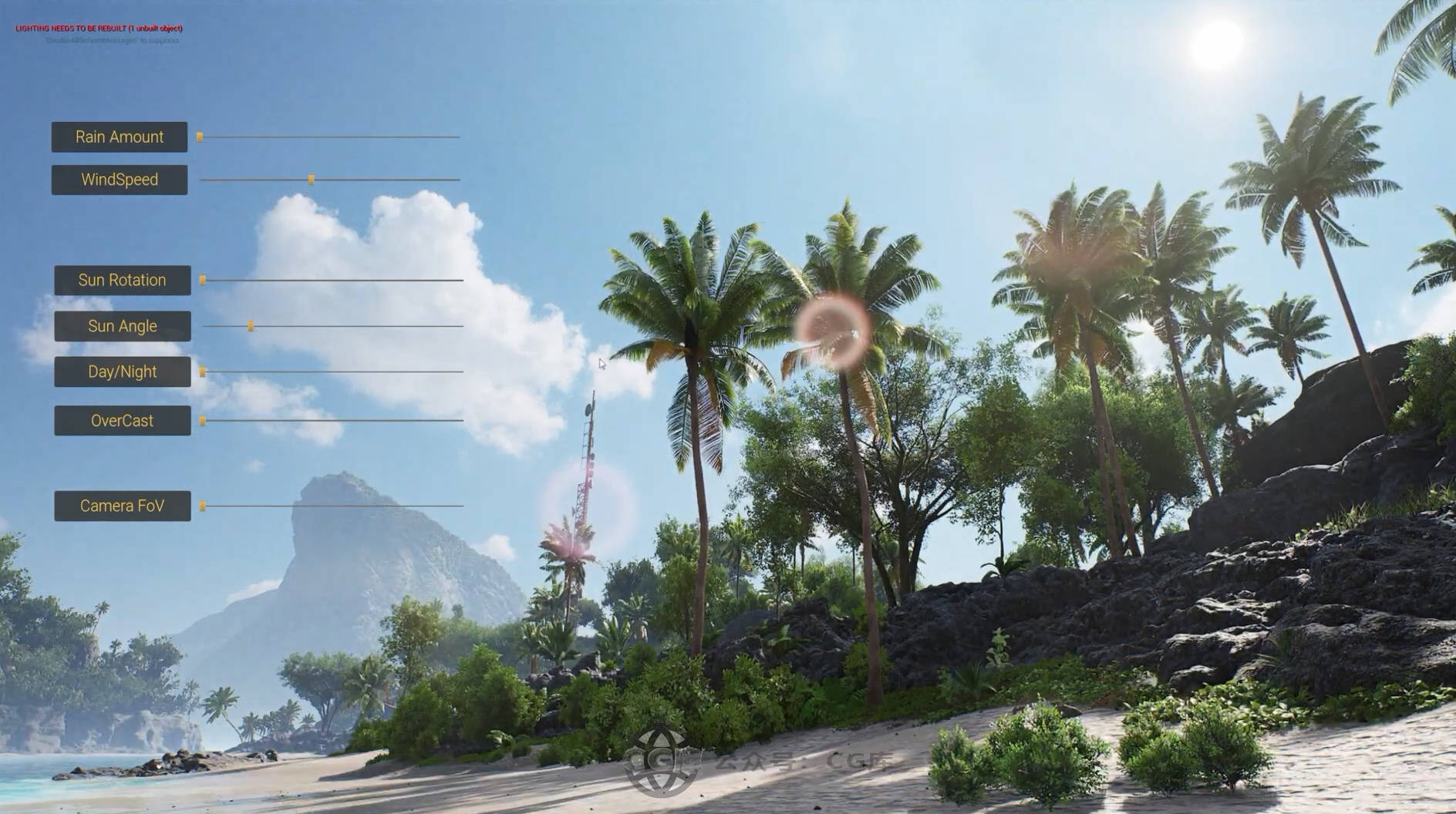Click the Day/Night label button

(x=122, y=372)
